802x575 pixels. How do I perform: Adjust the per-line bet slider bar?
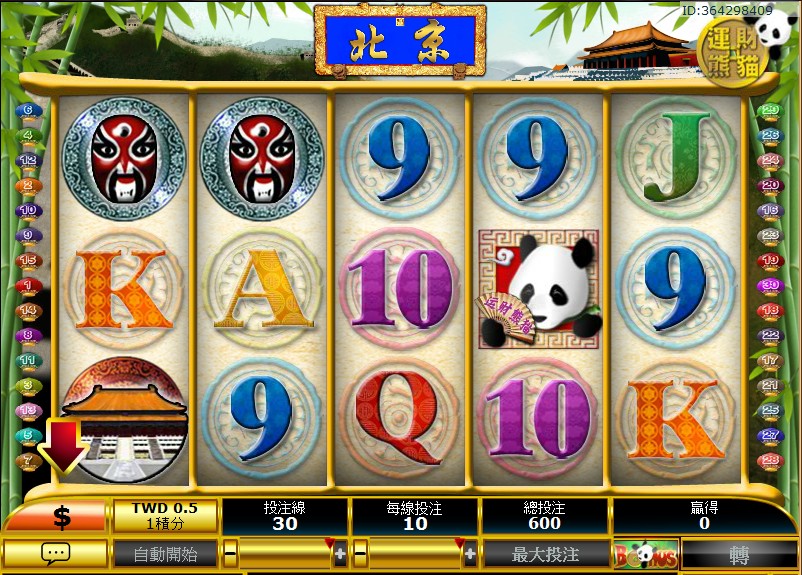click(x=415, y=553)
